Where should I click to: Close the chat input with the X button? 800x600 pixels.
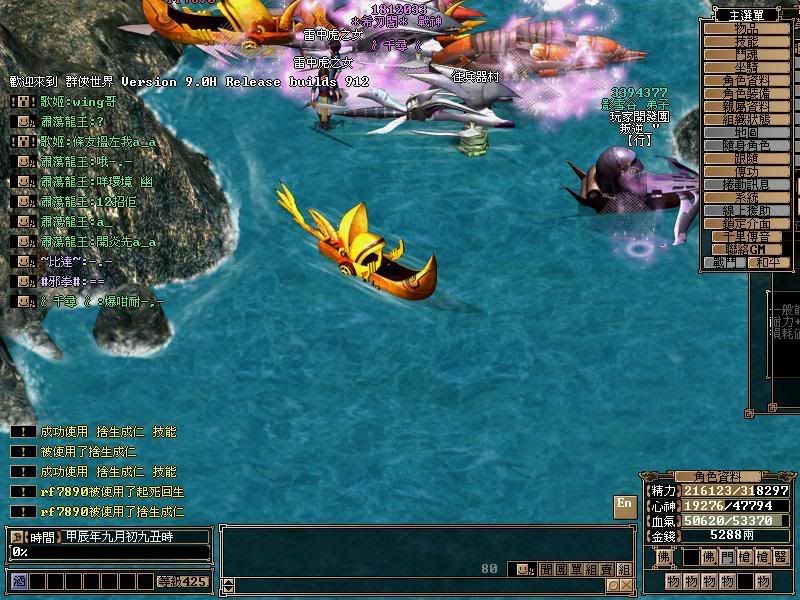(624, 586)
